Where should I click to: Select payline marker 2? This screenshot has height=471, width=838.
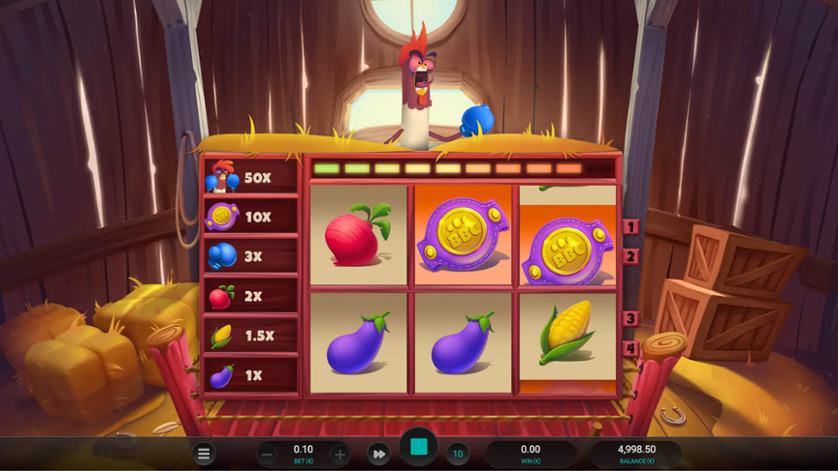[631, 256]
